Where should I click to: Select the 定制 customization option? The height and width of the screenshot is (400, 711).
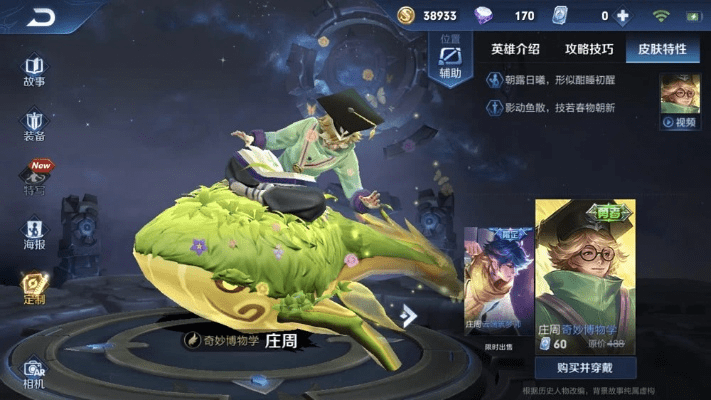[35, 289]
